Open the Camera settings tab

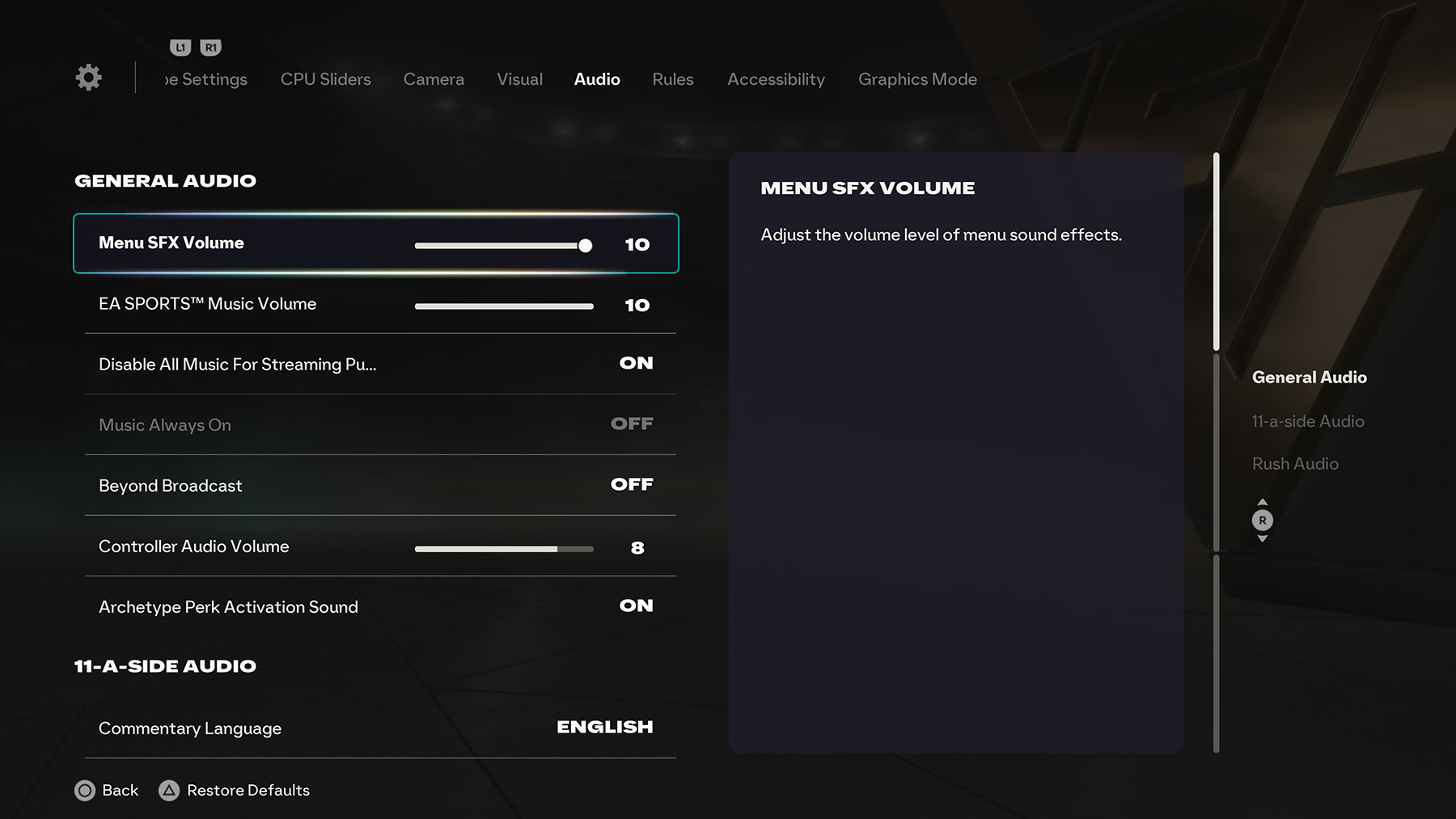(x=434, y=79)
